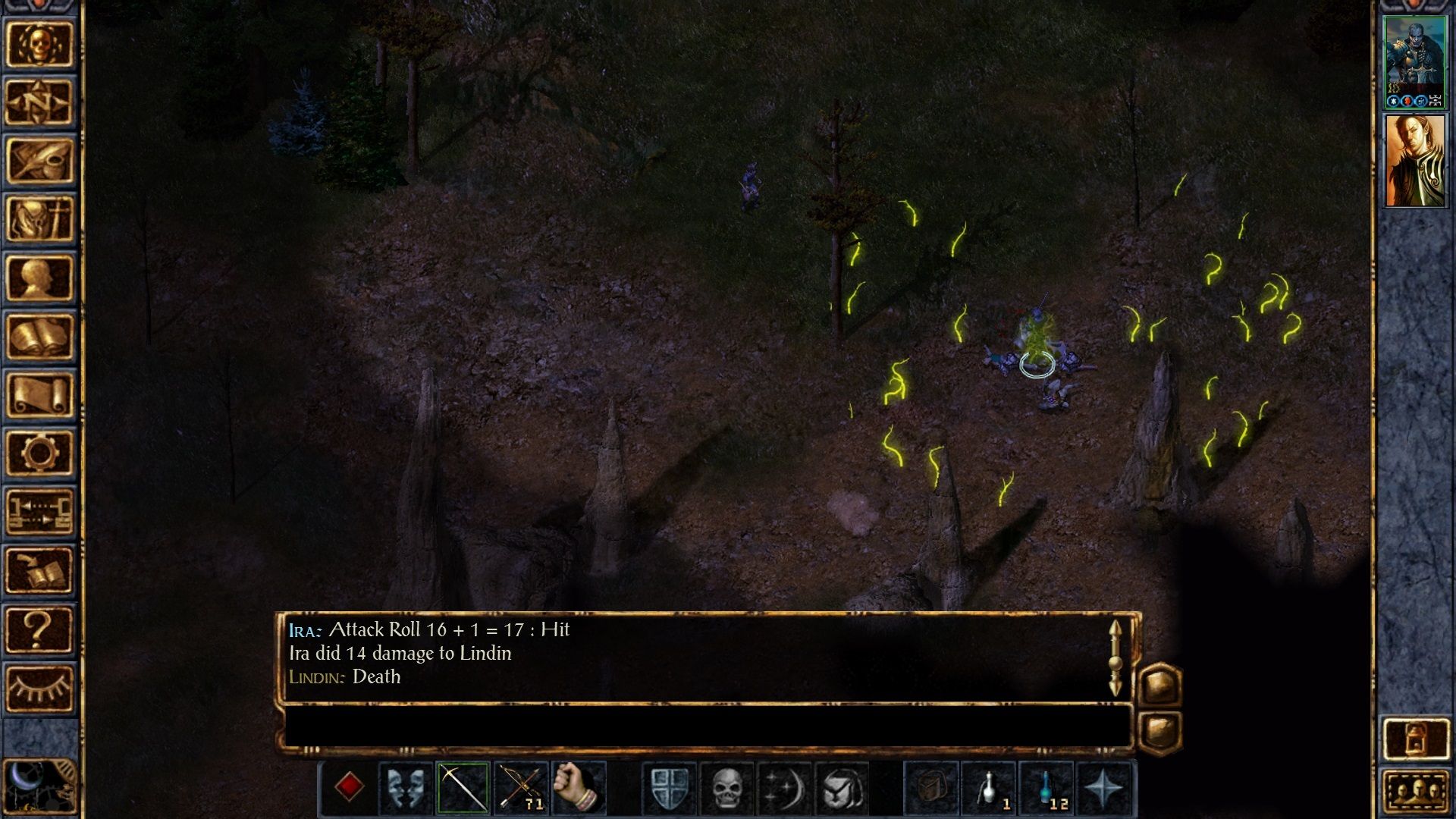Open the journal with quill icon
Viewport: 1456px width, 819px height.
[39, 161]
